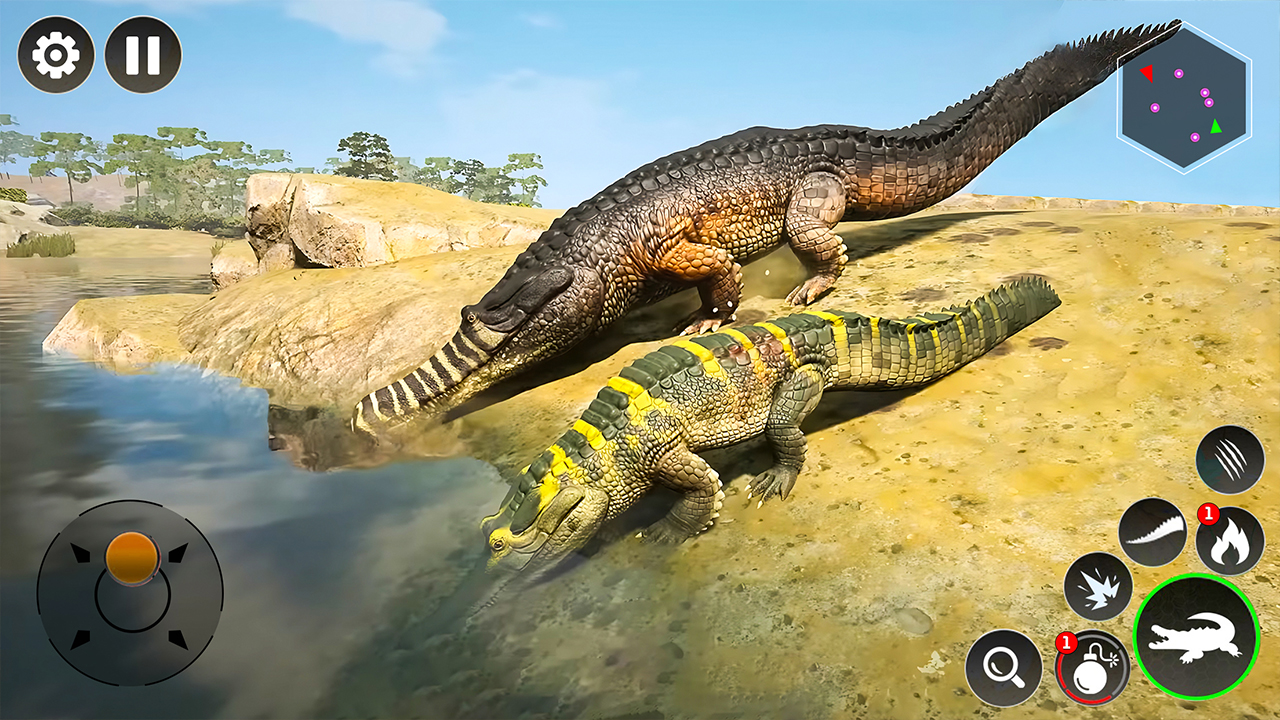Activate the fire attack ability
The height and width of the screenshot is (720, 1280).
tap(1229, 539)
